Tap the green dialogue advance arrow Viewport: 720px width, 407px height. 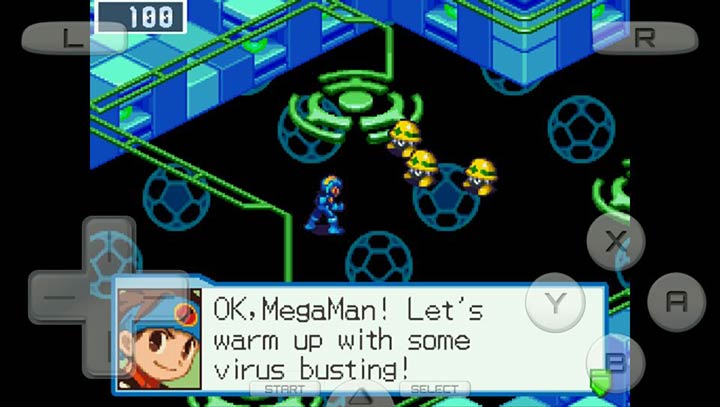coord(599,380)
